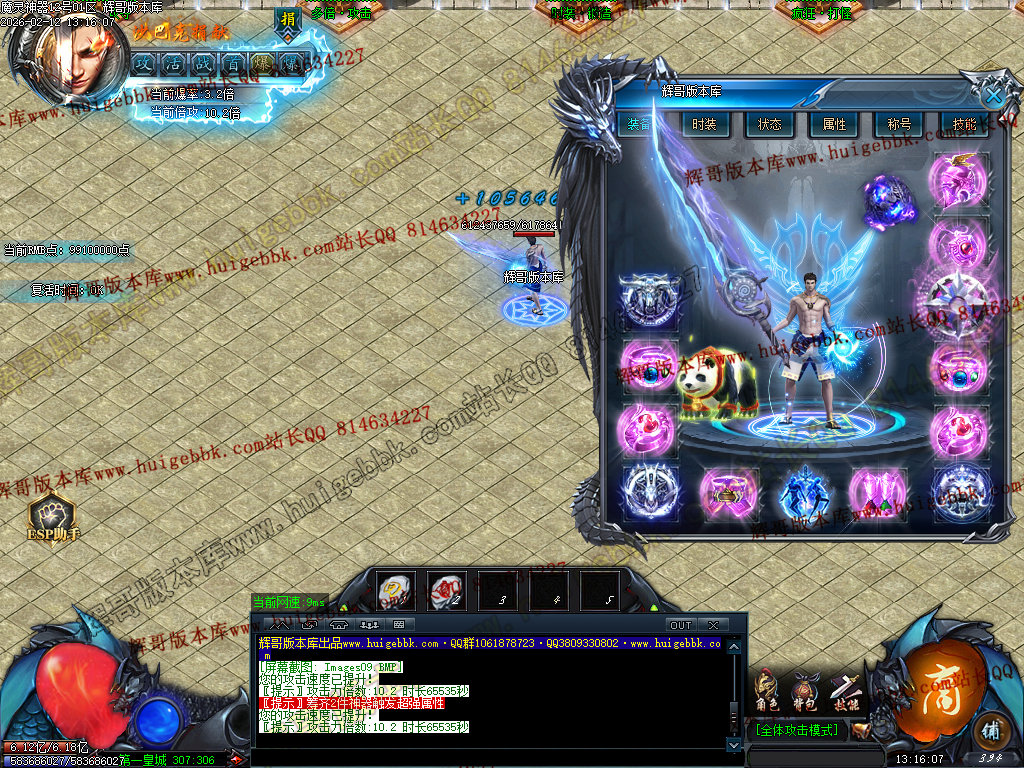
Task: Select the boots equipment slot
Action: pyautogui.click(x=879, y=492)
